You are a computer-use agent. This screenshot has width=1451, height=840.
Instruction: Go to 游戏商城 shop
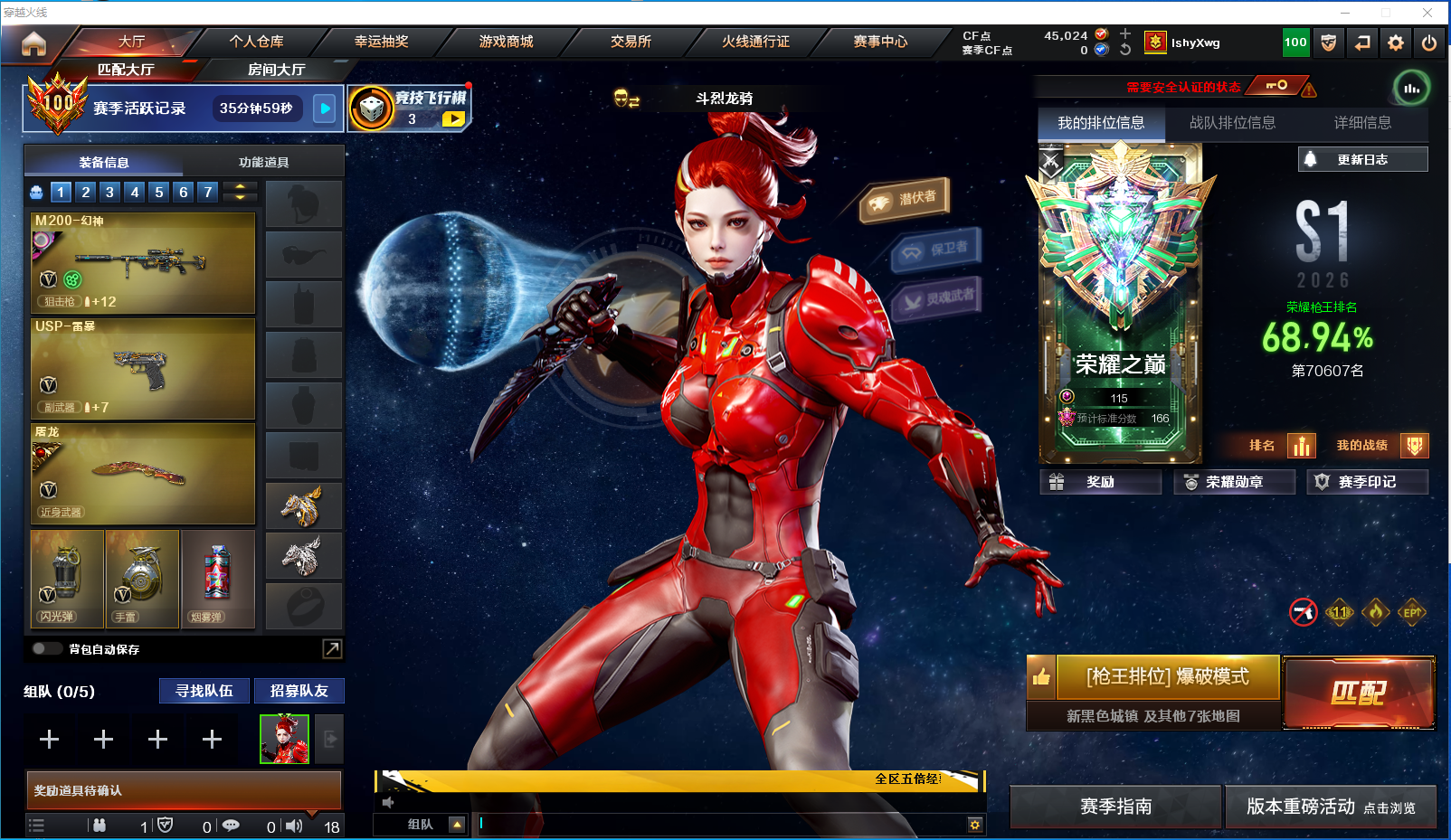click(506, 42)
